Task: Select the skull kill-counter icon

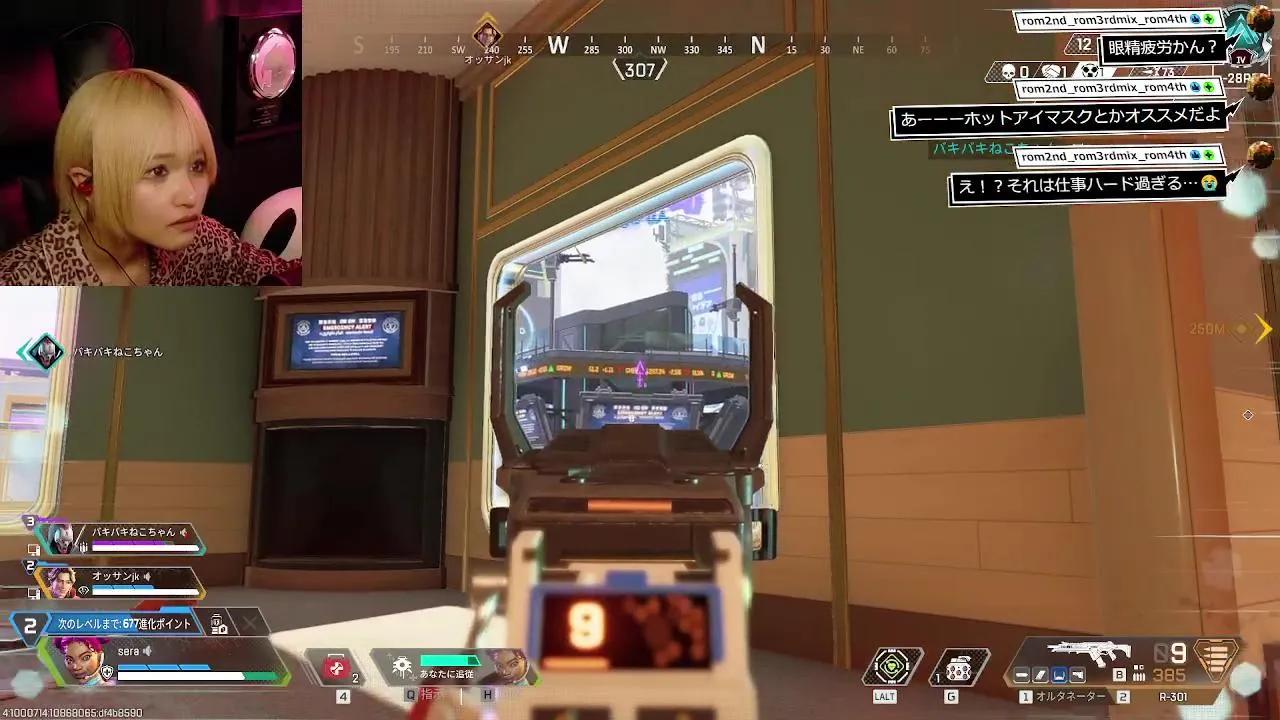Action: 1008,72
